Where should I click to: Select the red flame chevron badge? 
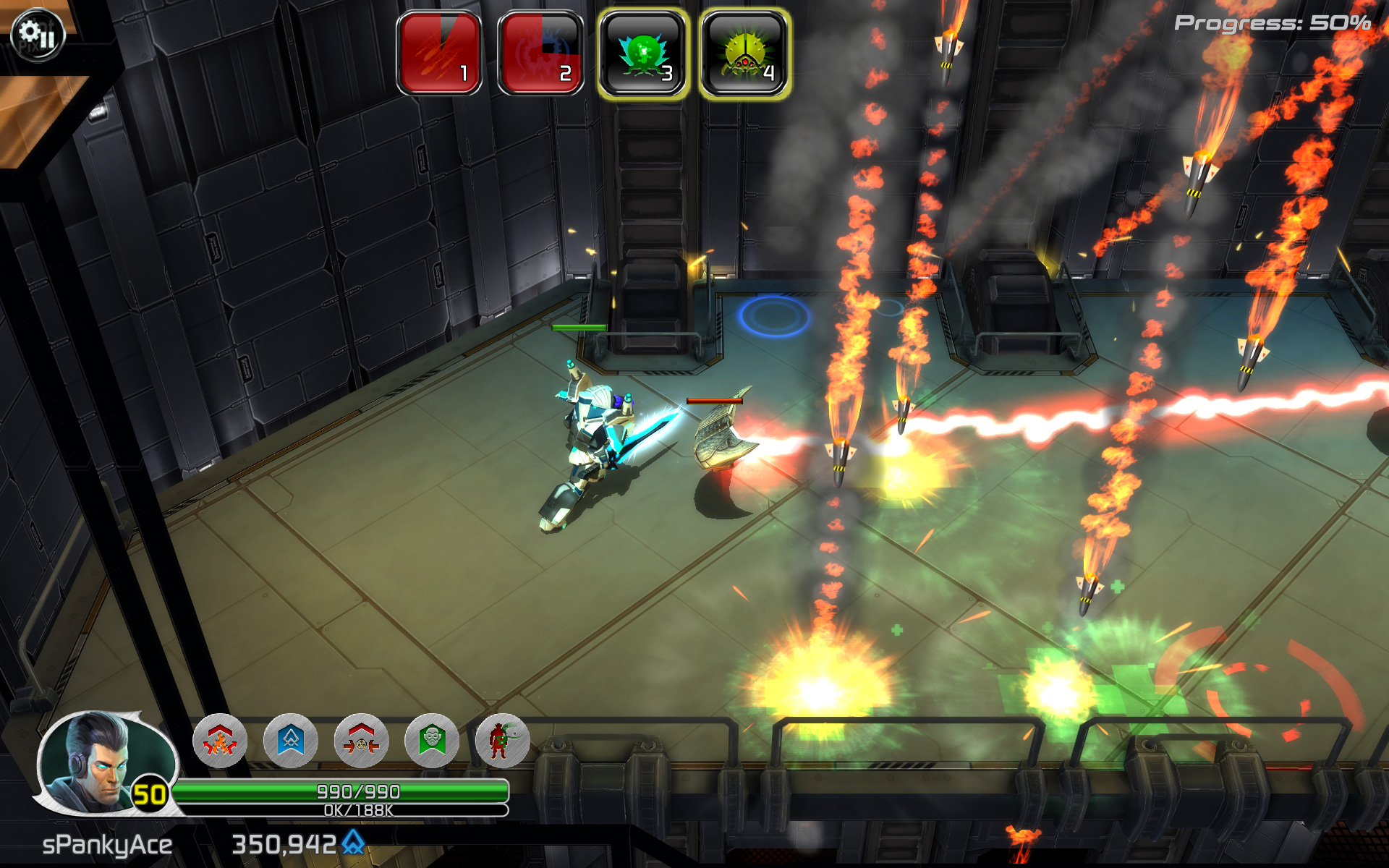pyautogui.click(x=220, y=741)
